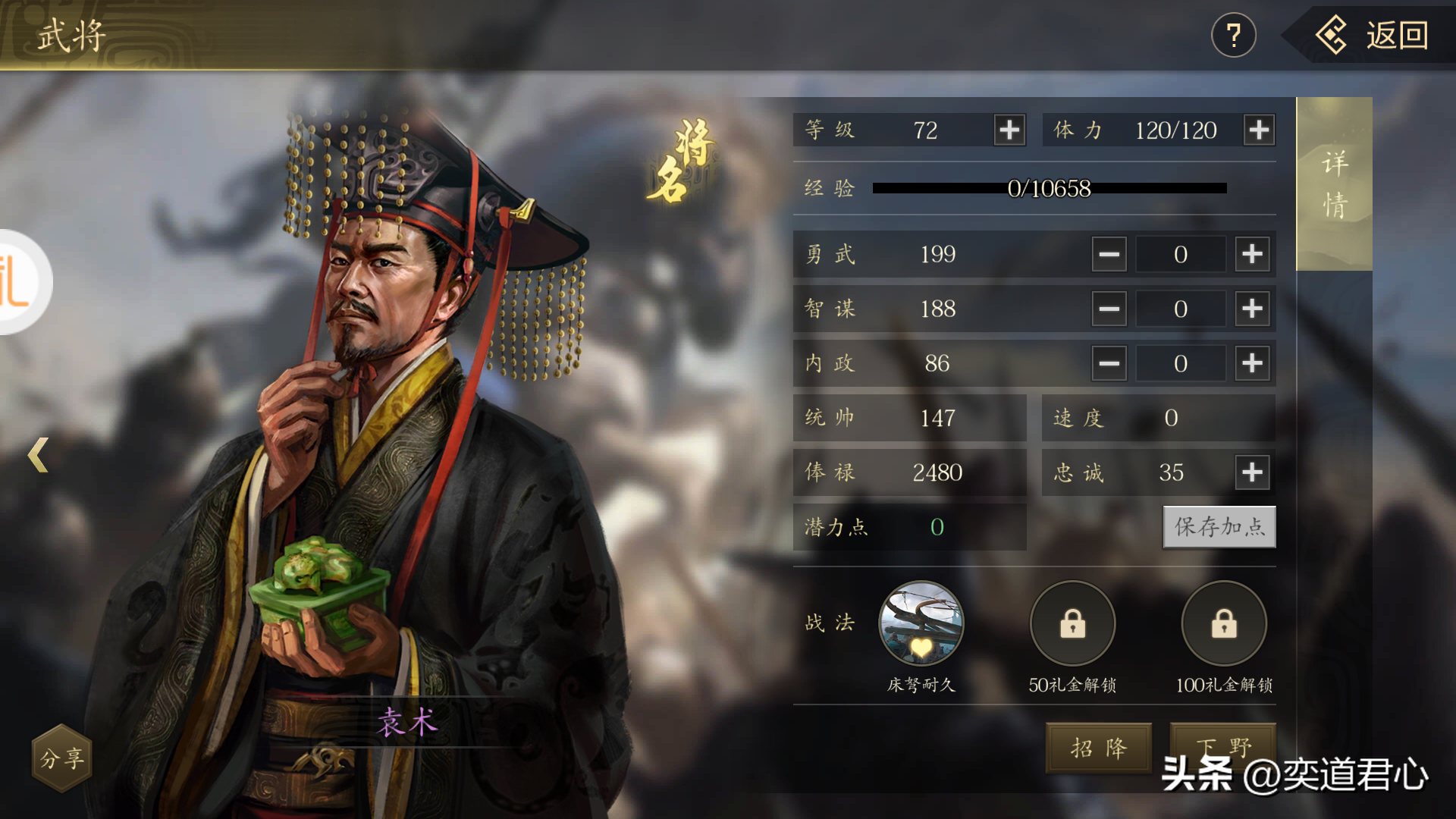Open the question mark help
Image resolution: width=1456 pixels, height=819 pixels.
[x=1234, y=36]
